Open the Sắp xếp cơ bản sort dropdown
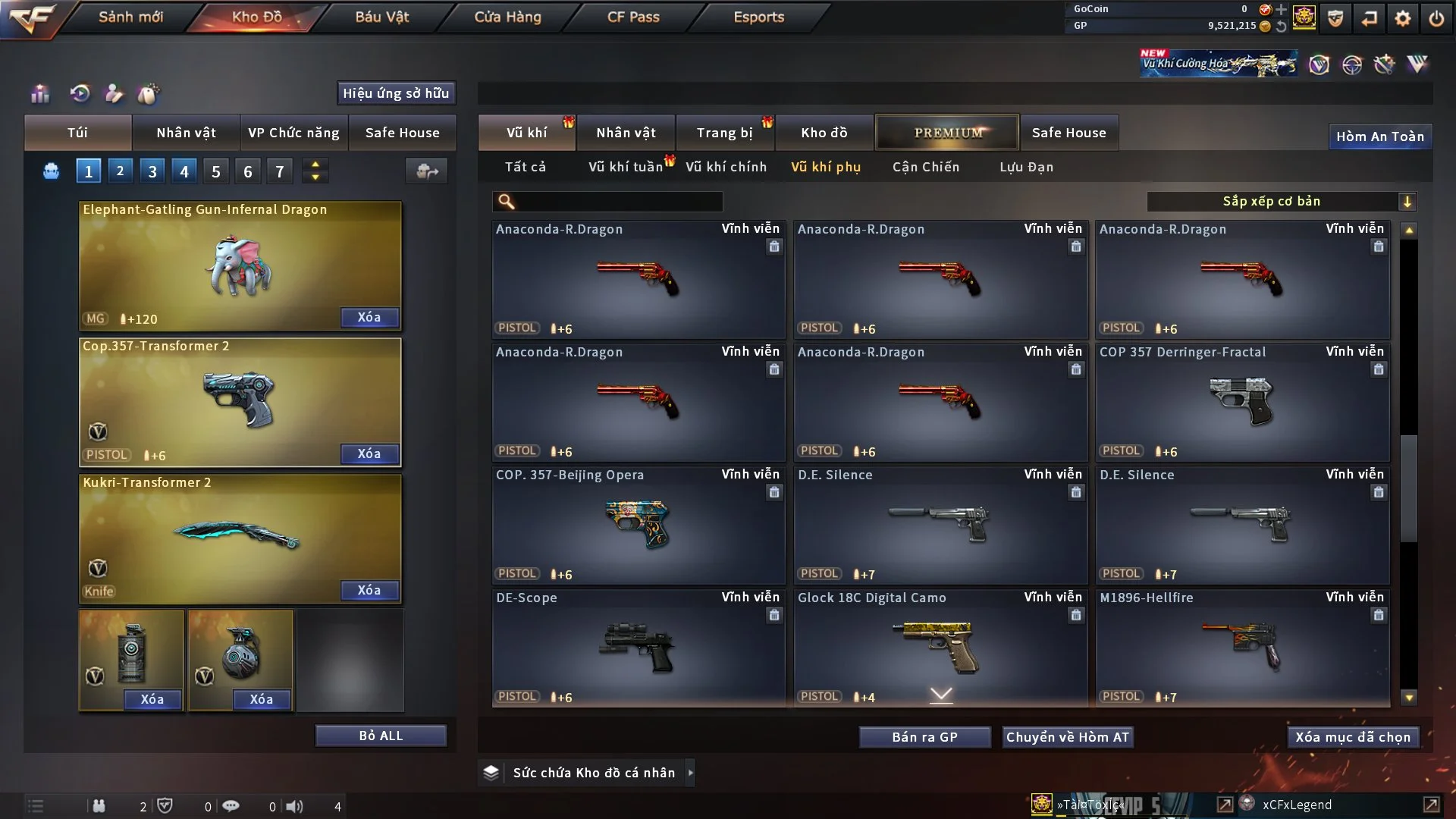 pos(1281,201)
